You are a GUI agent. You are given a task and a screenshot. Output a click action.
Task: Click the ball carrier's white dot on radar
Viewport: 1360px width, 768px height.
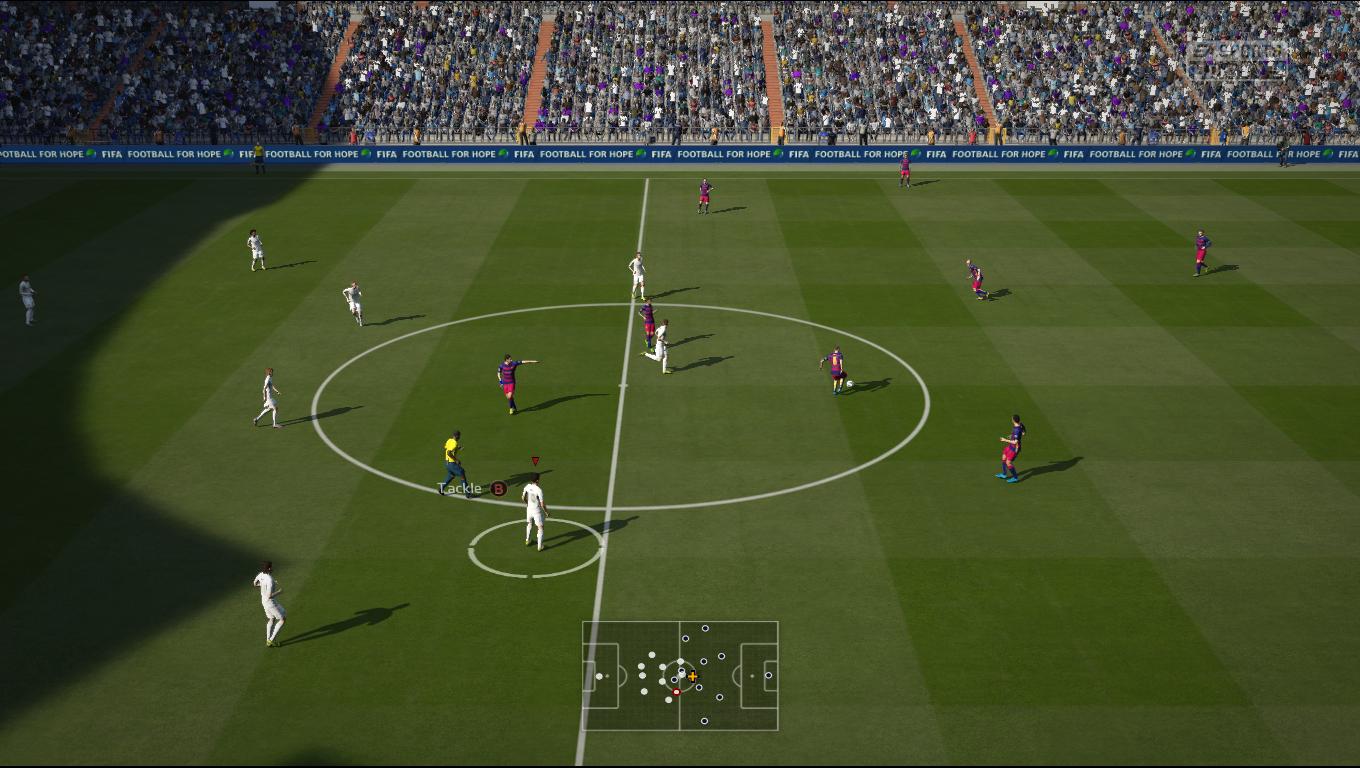click(681, 675)
